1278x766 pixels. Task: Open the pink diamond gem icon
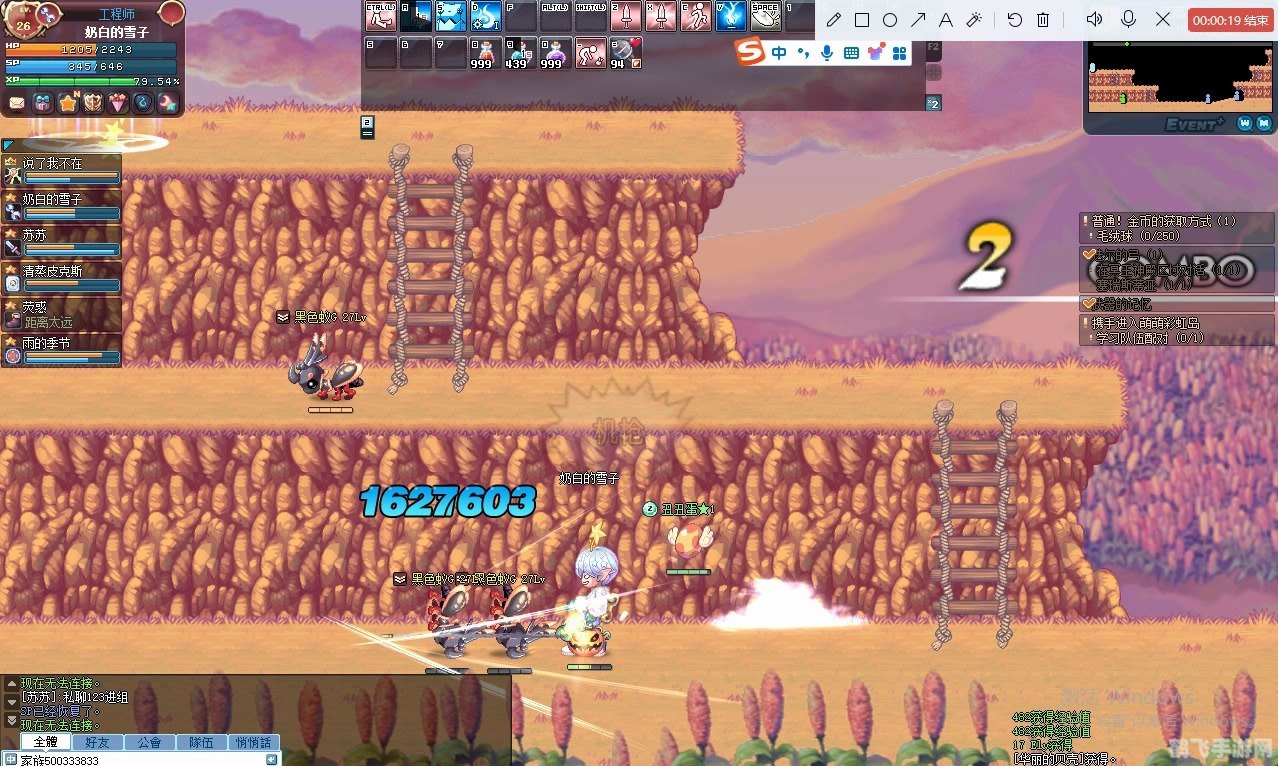tap(118, 103)
